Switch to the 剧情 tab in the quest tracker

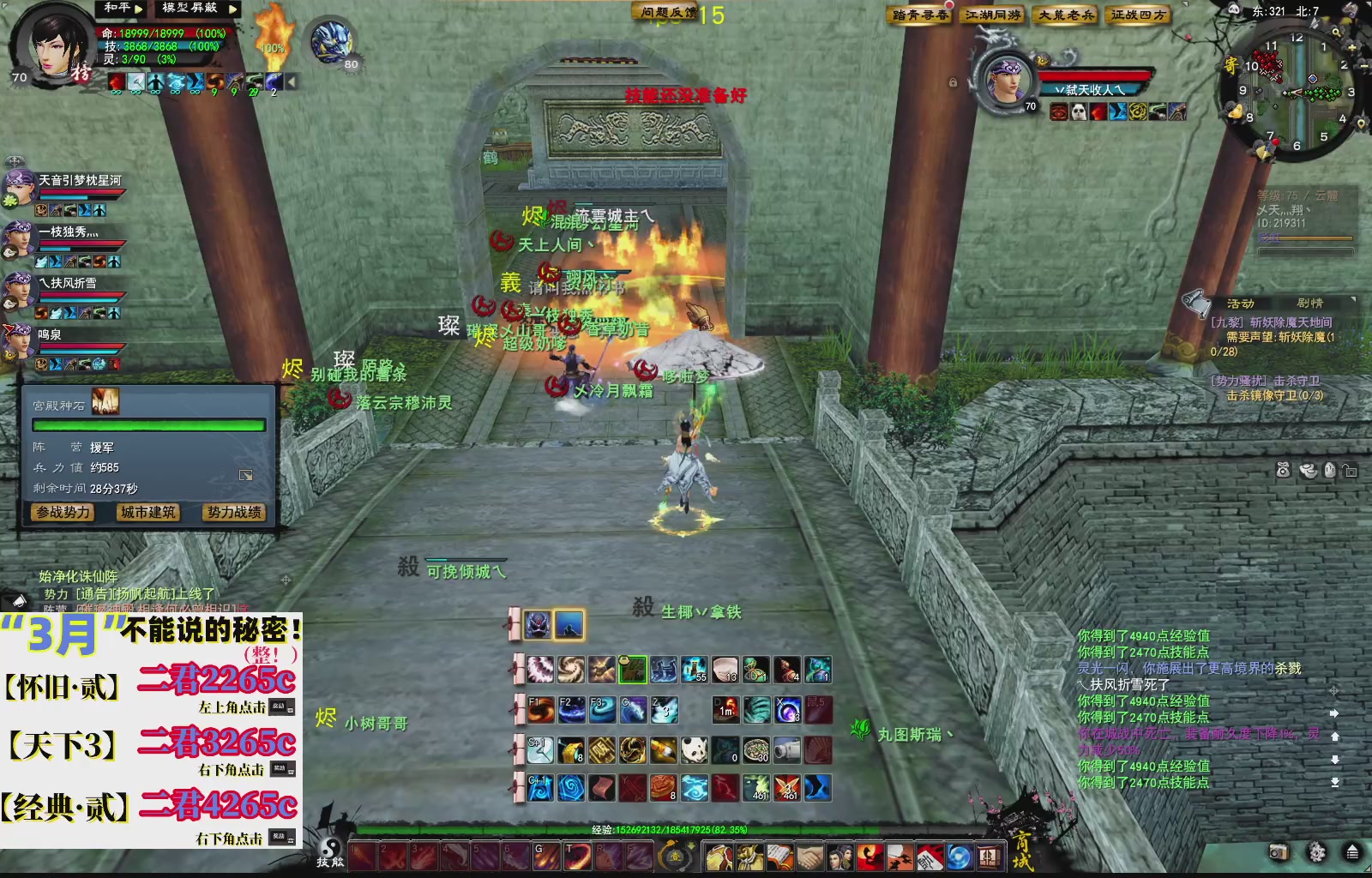[1311, 304]
